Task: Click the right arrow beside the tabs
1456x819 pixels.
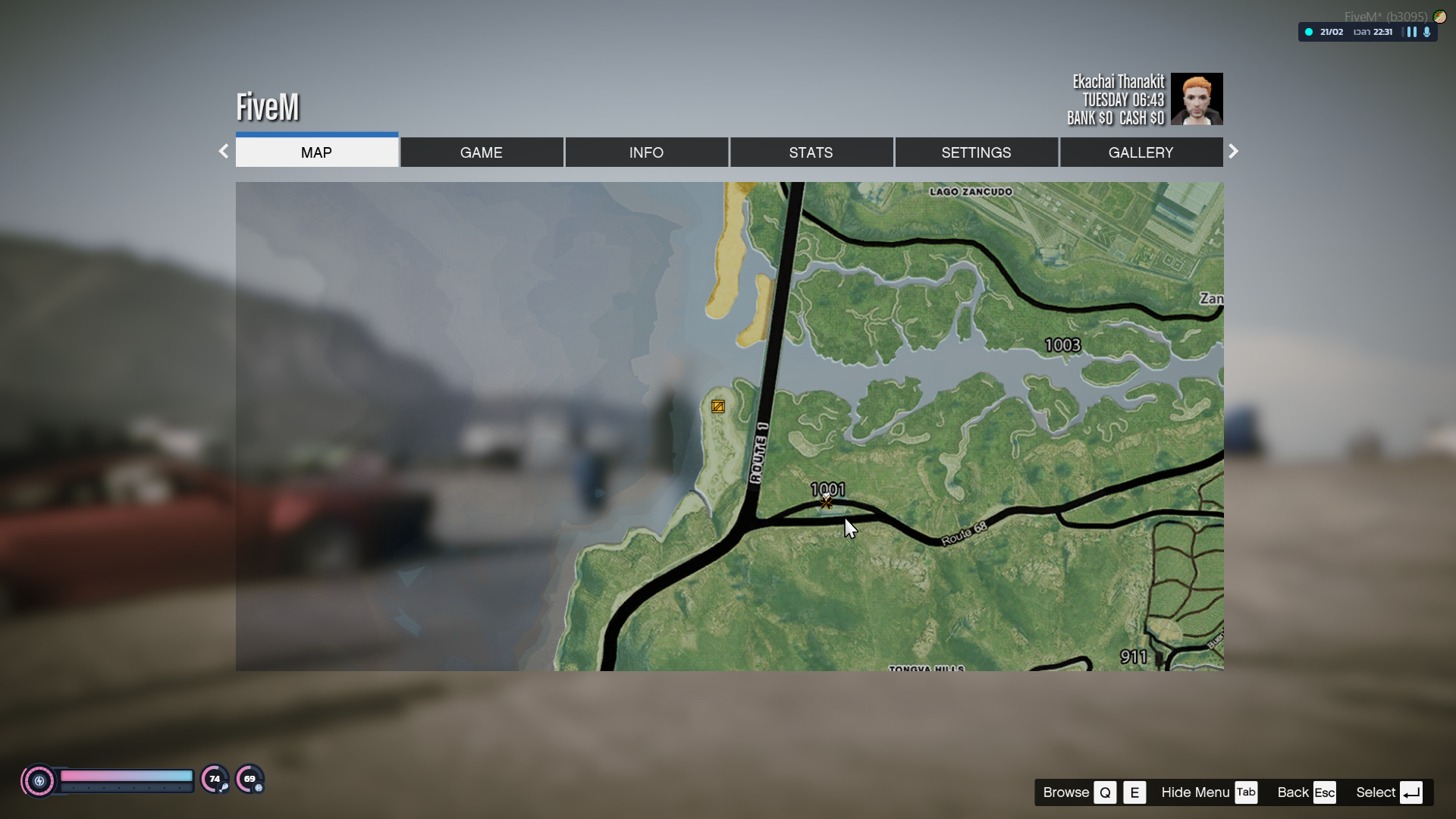Action: coord(1233,152)
